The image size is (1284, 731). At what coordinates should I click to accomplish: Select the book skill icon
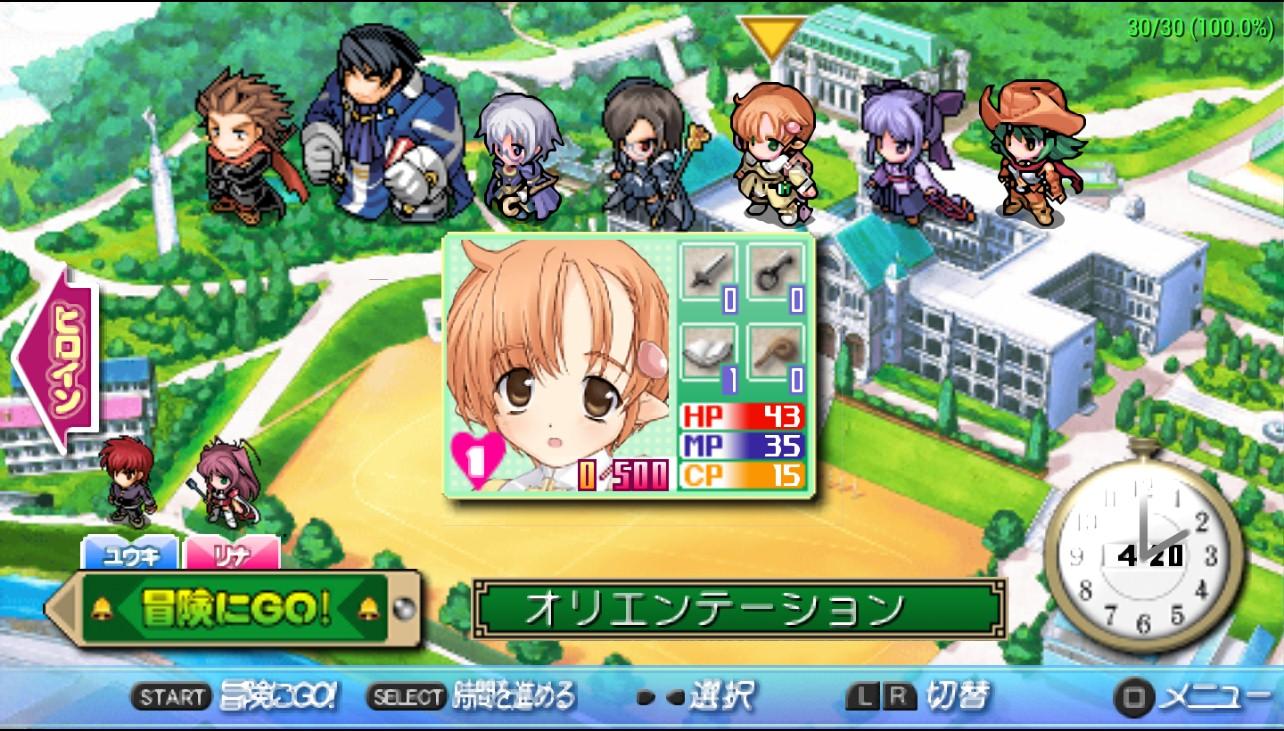(x=708, y=352)
